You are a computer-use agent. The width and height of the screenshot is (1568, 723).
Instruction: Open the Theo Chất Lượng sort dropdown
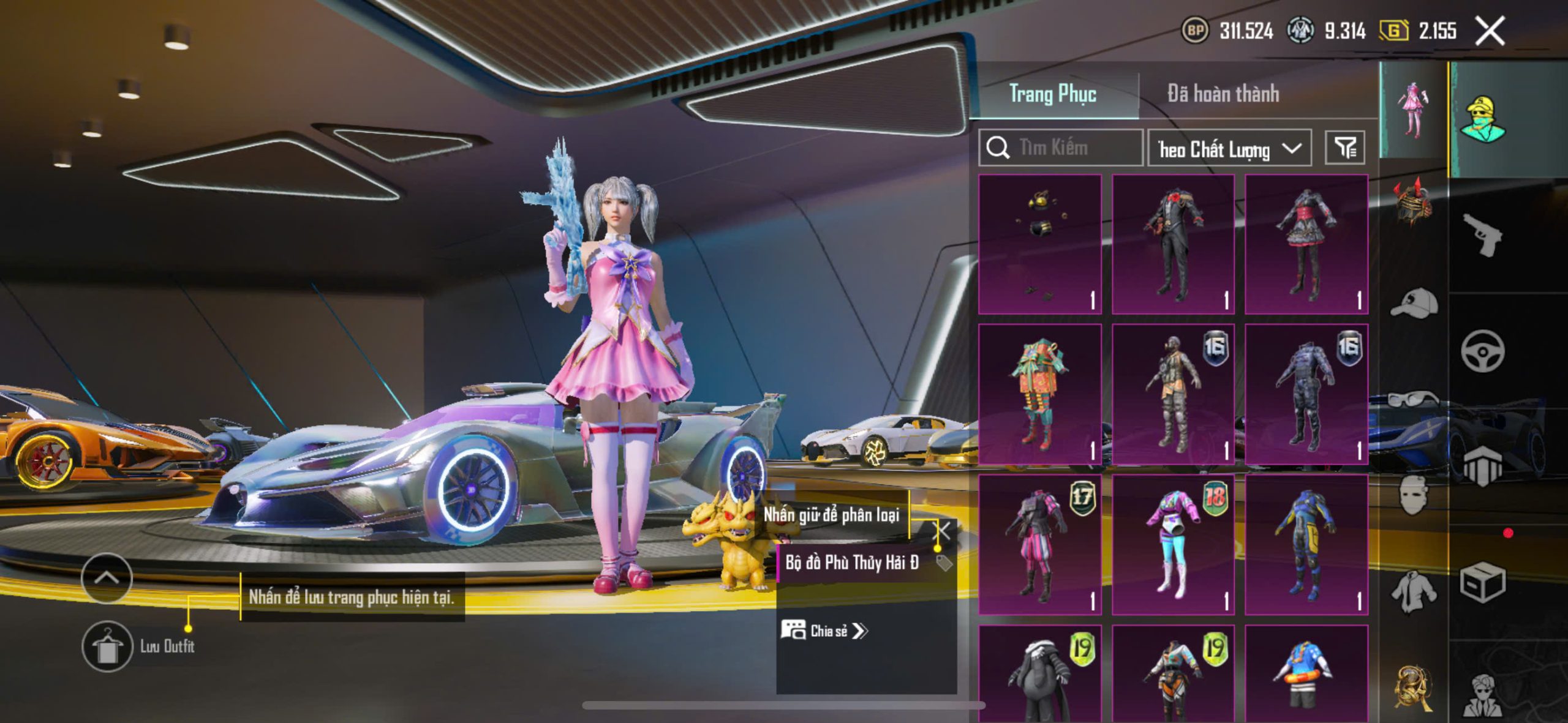click(1229, 148)
